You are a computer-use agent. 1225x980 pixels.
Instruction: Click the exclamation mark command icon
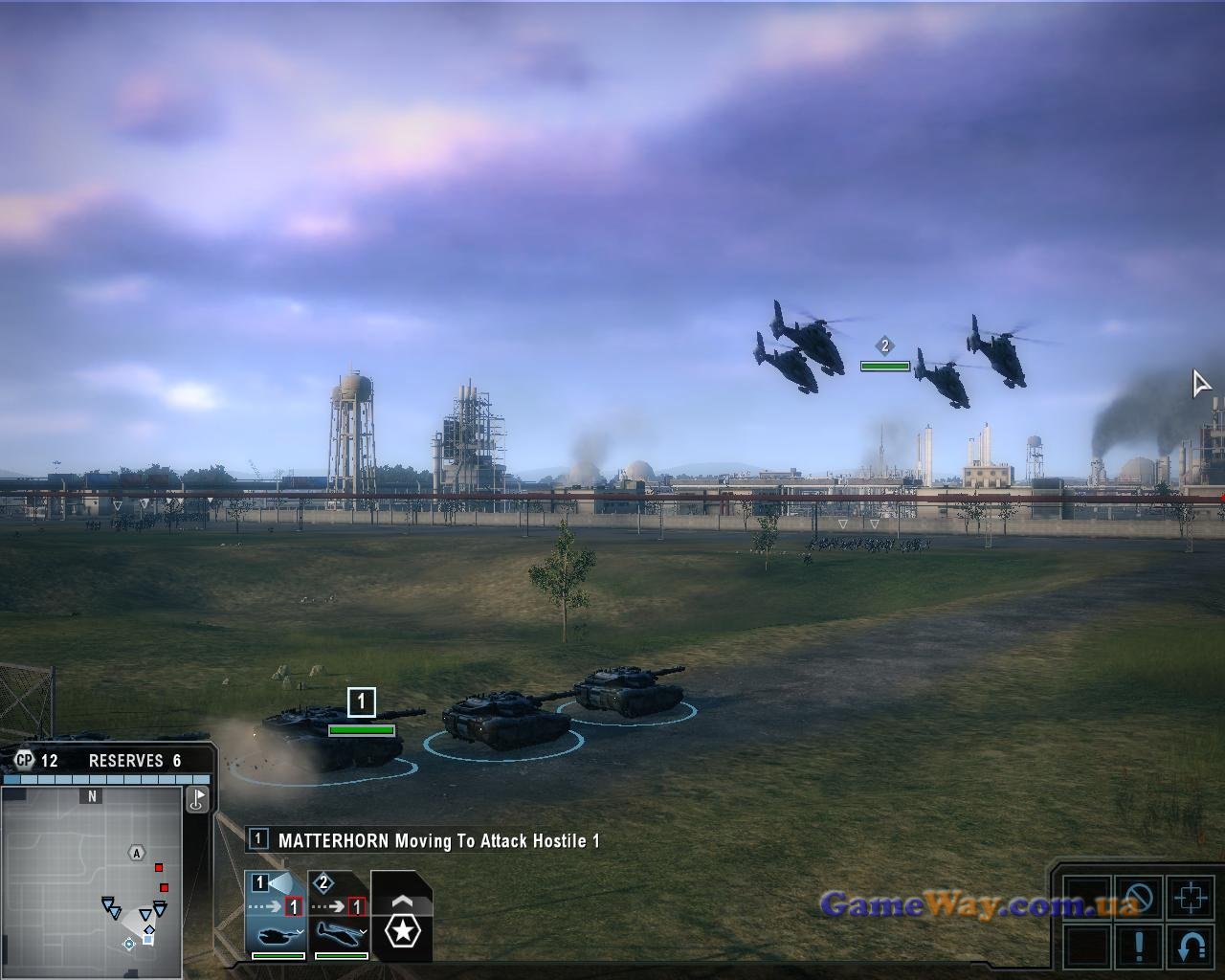click(x=1139, y=947)
